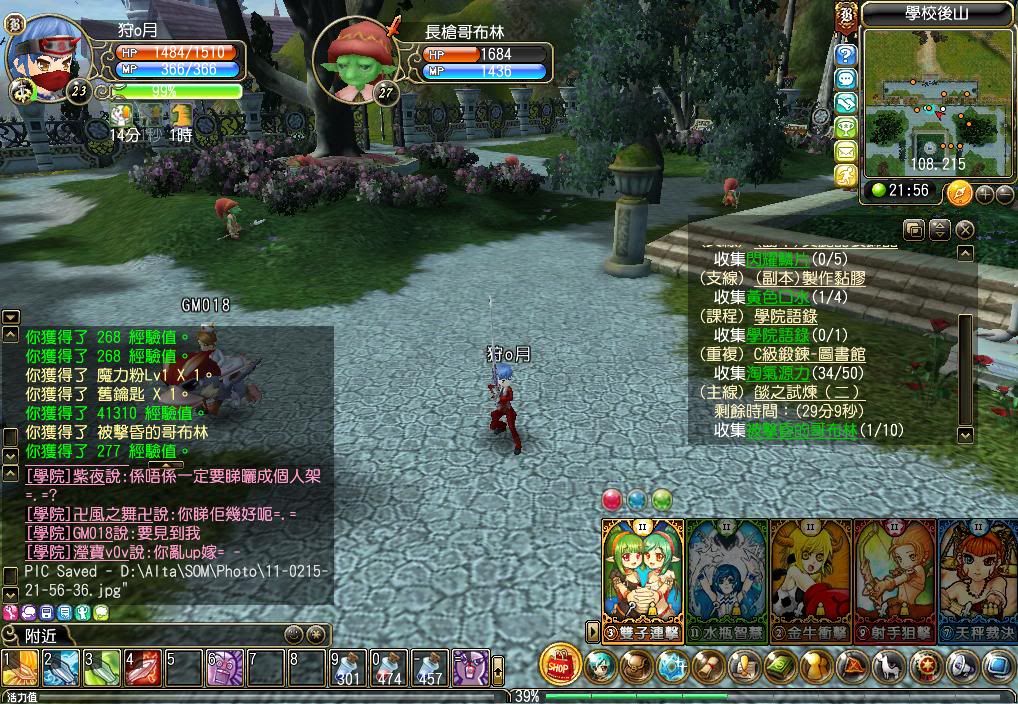Open the orange compass map button
This screenshot has width=1018, height=704.
(x=959, y=192)
